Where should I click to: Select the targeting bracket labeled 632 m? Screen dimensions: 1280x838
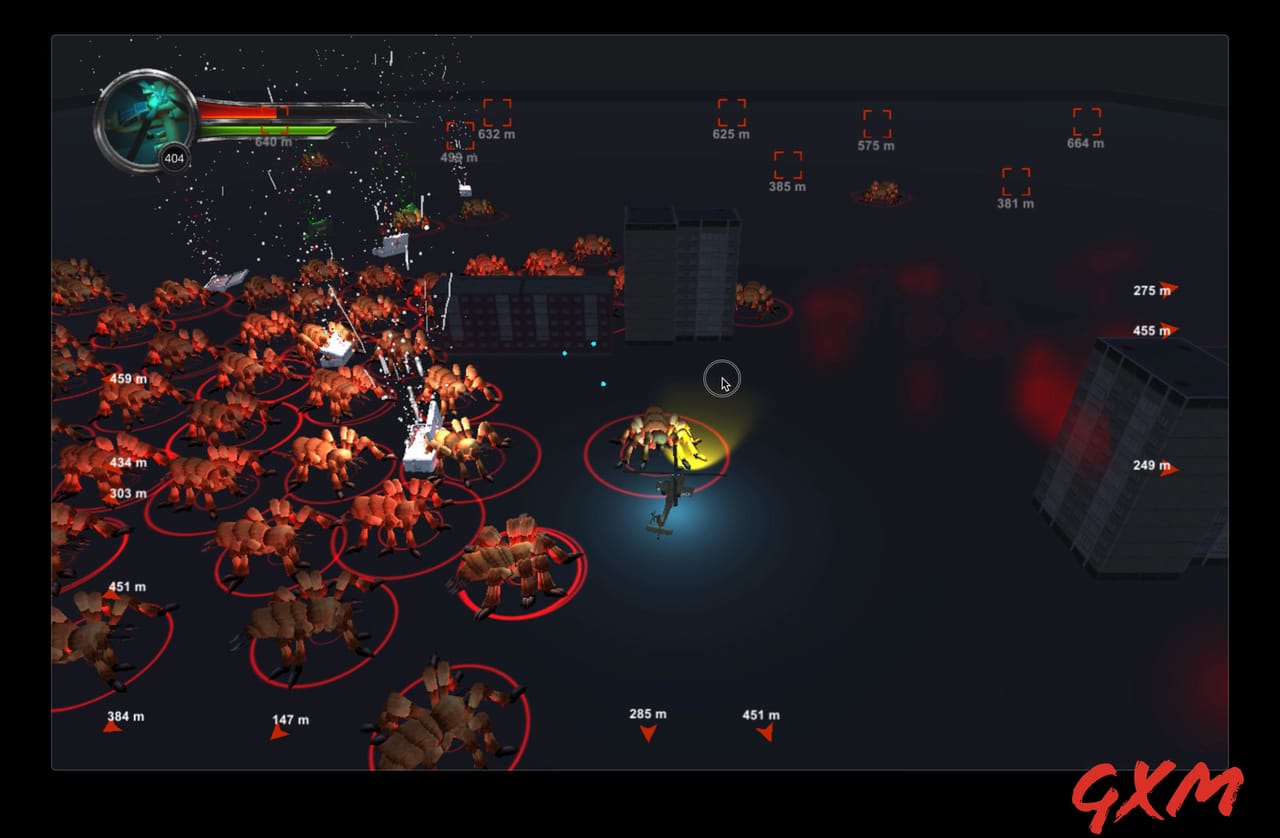(497, 113)
